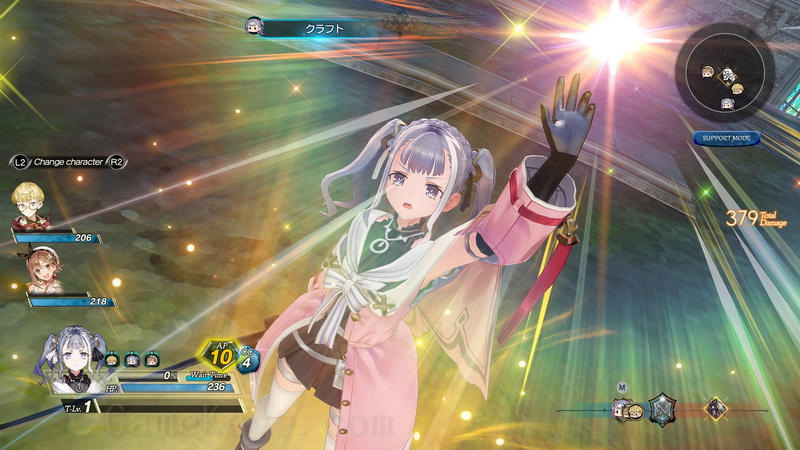Toggle the Support Mode button
This screenshot has width=800, height=450.
[726, 138]
